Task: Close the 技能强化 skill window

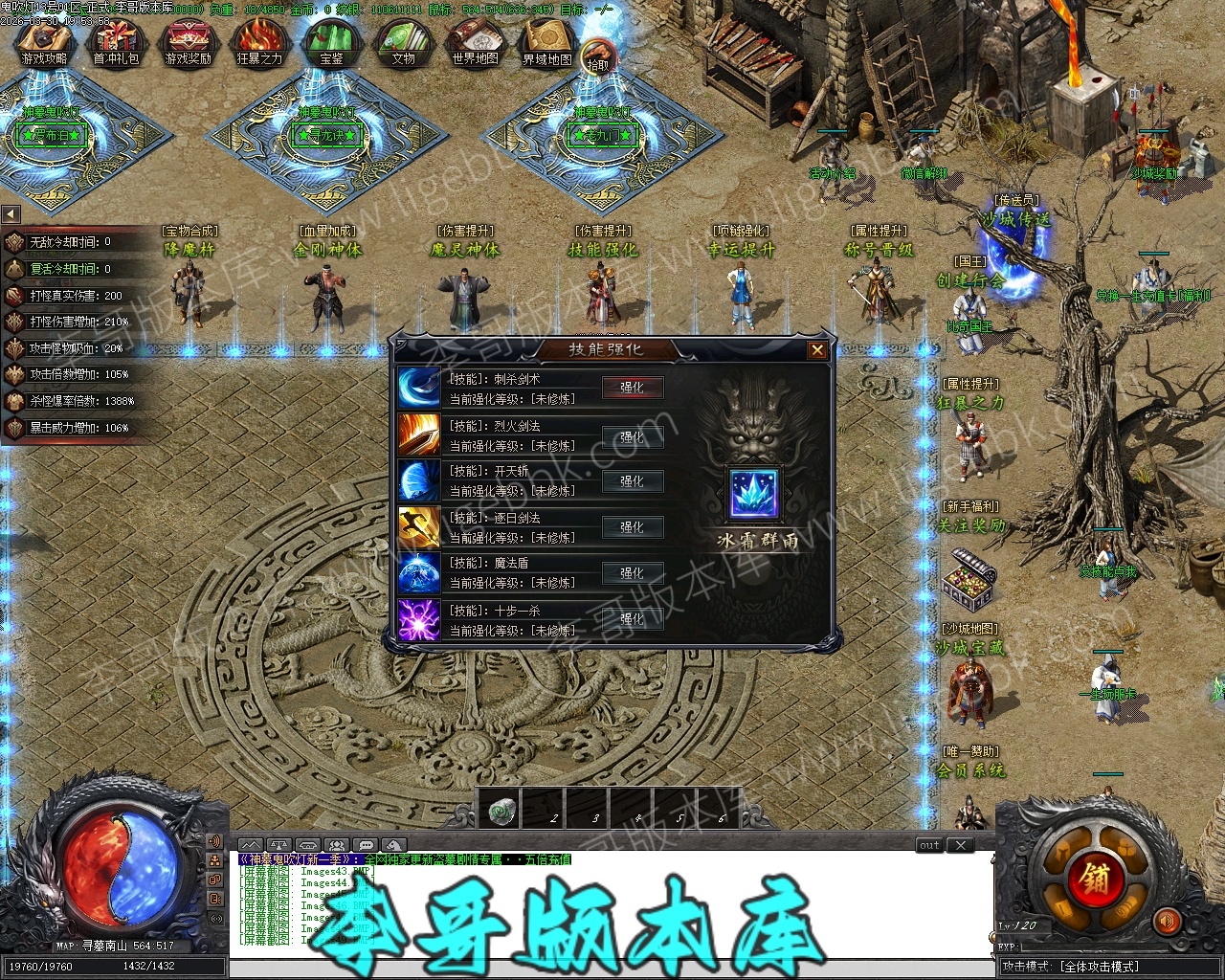Action: [817, 350]
